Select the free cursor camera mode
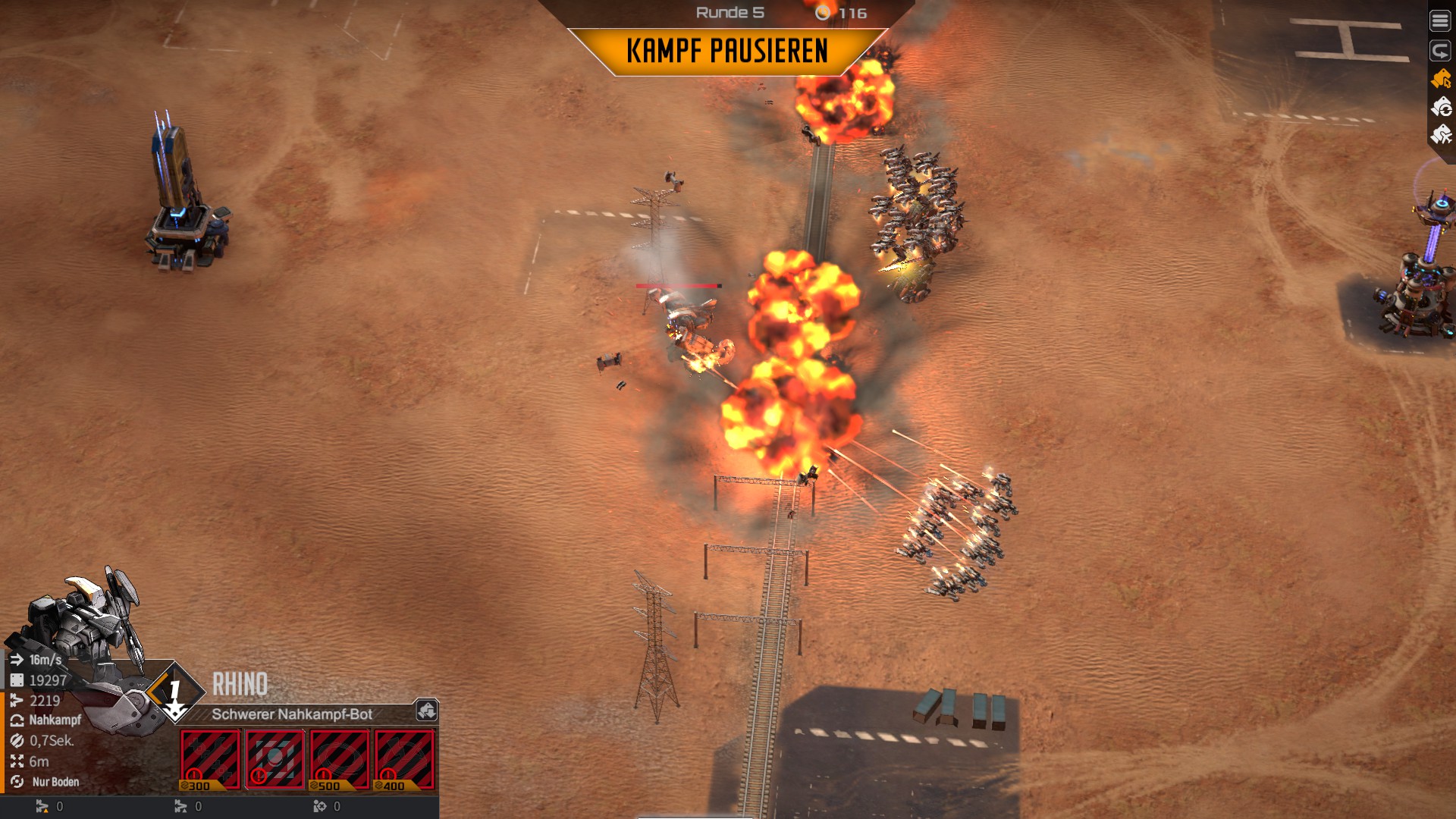The height and width of the screenshot is (819, 1456). point(1440,79)
